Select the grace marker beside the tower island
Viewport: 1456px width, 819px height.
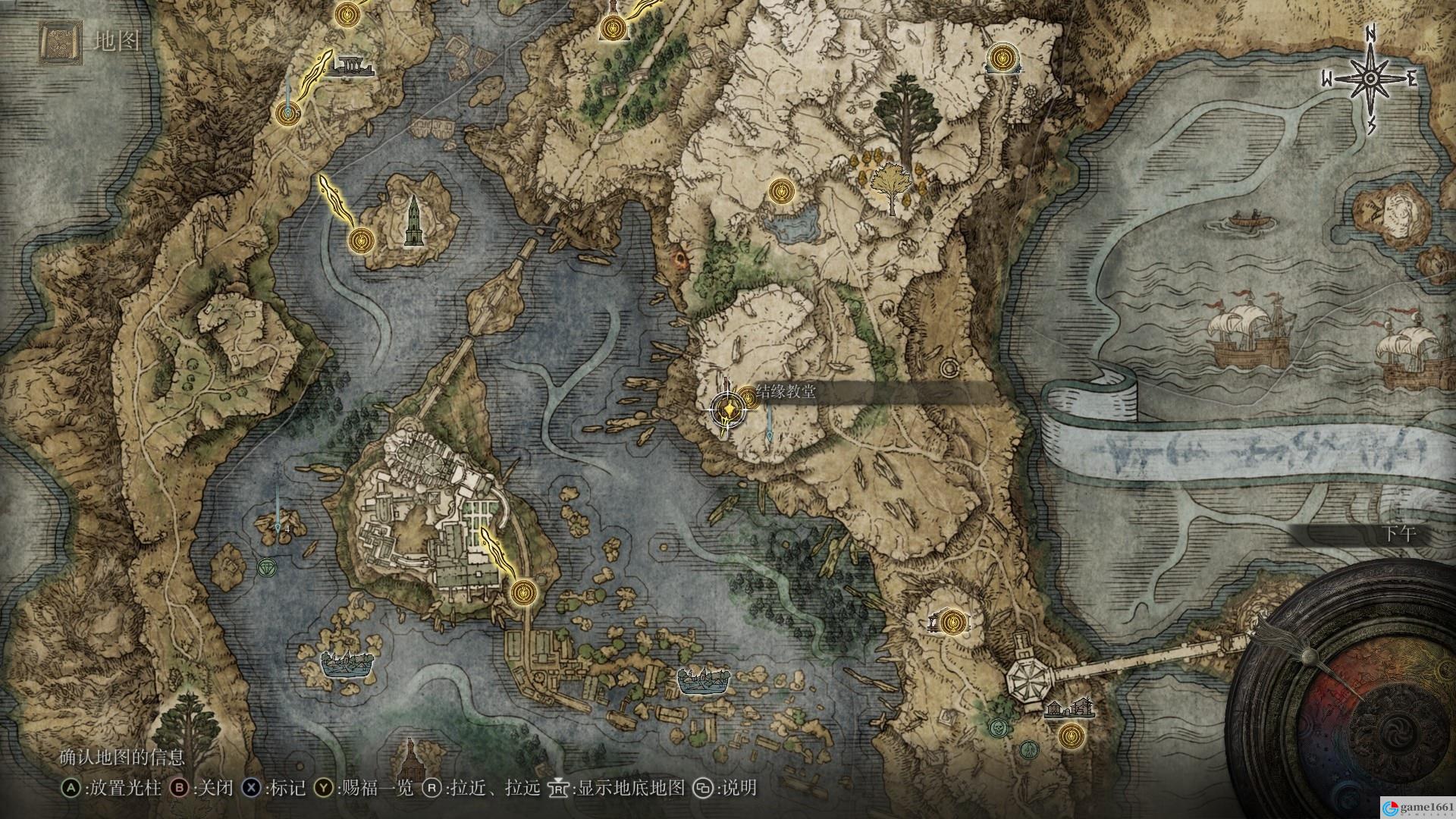[x=362, y=240]
